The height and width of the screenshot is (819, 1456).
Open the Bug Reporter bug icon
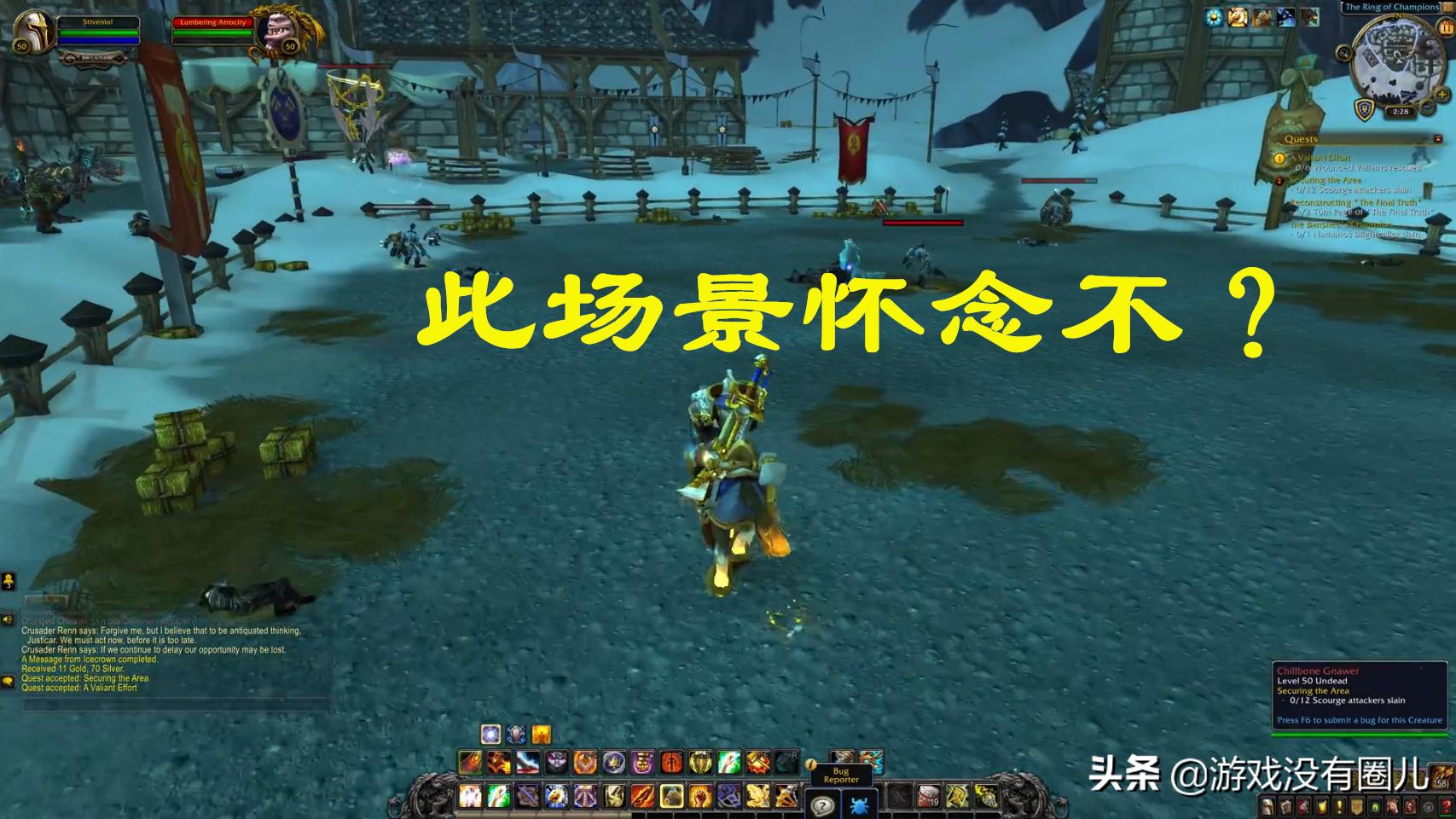859,806
